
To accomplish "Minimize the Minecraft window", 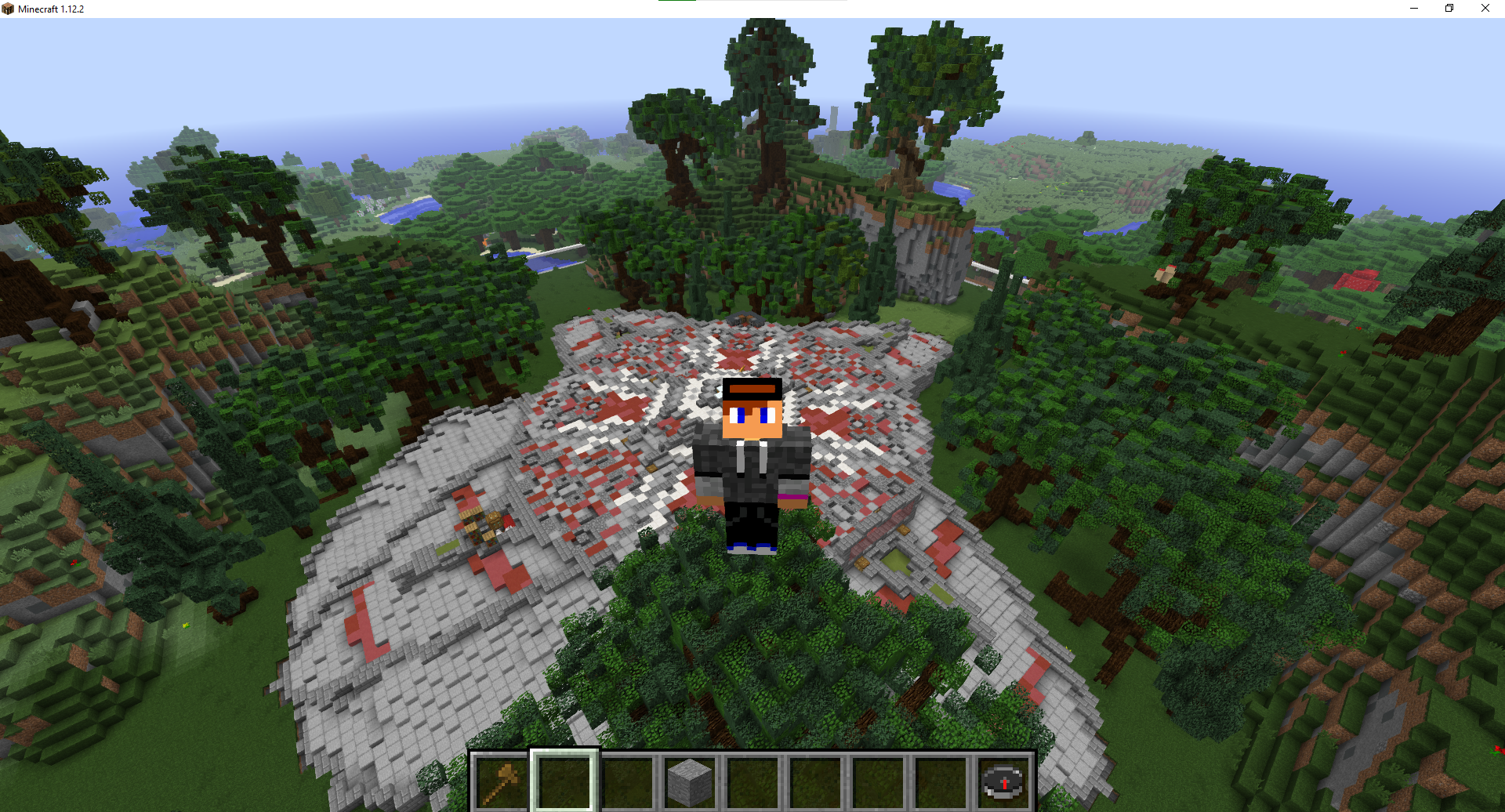I will [1413, 9].
